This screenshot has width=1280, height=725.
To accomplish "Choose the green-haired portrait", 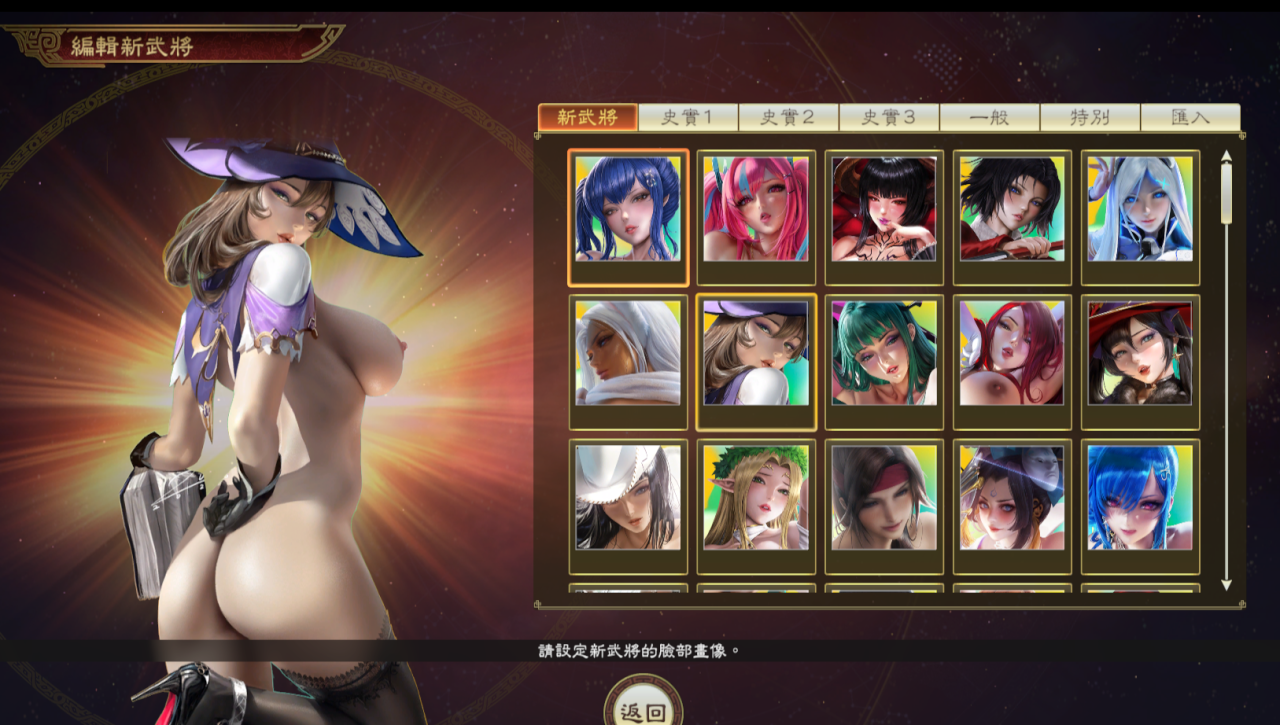I will coord(884,353).
